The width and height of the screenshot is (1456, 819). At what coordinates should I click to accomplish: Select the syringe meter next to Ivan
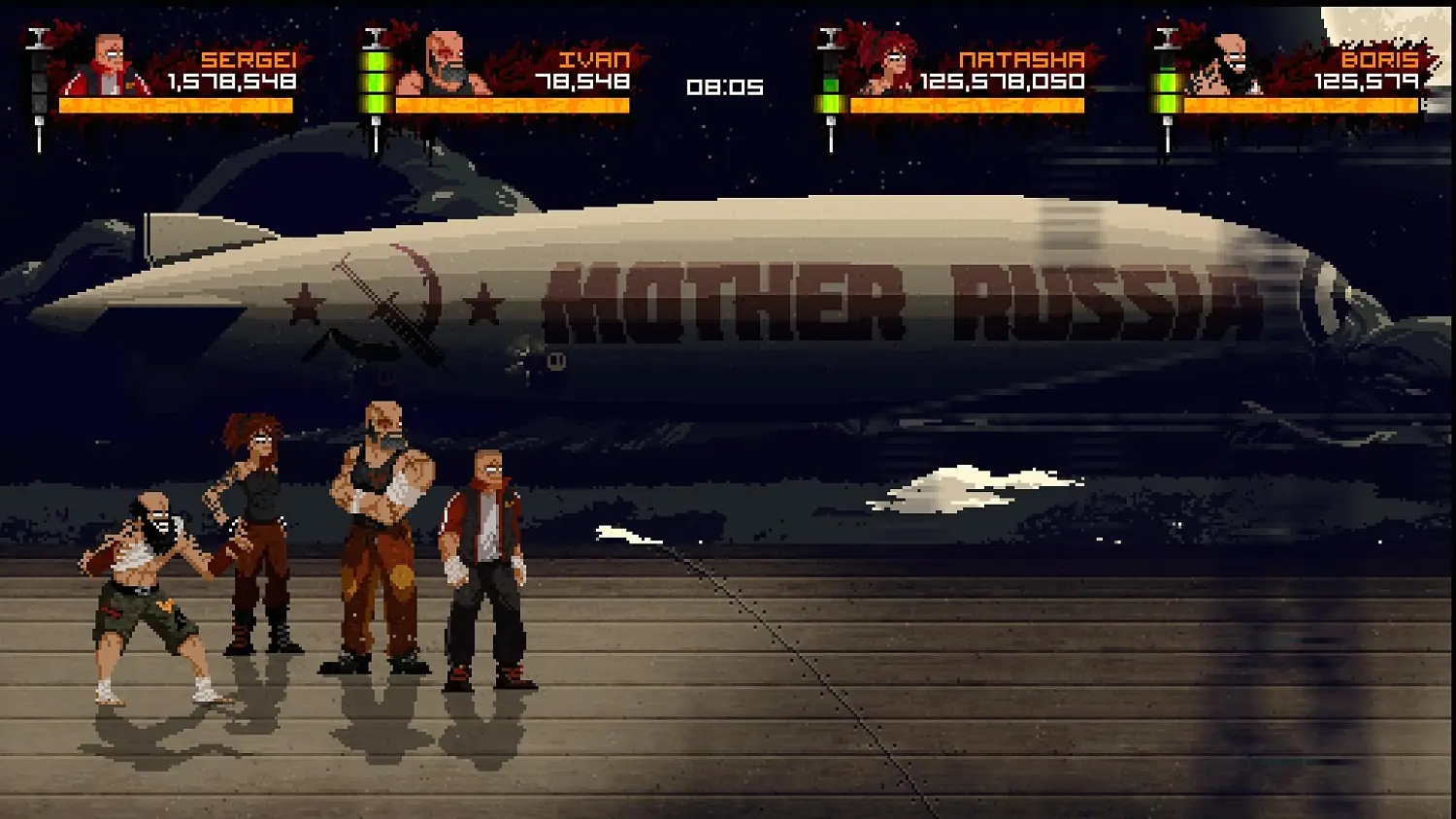tap(378, 82)
